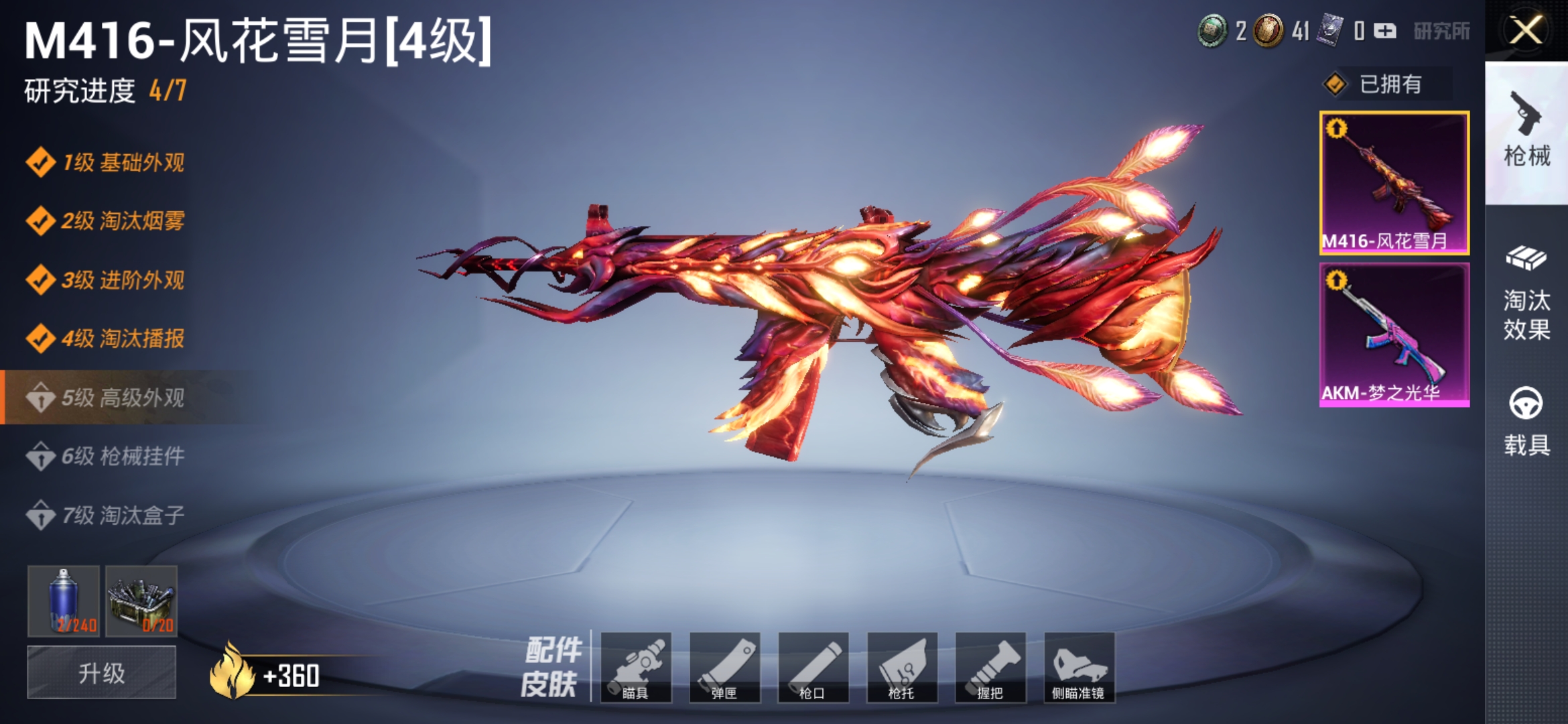The width and height of the screenshot is (1568, 724).
Task: Tap the blue spray paint material icon
Action: (x=64, y=601)
